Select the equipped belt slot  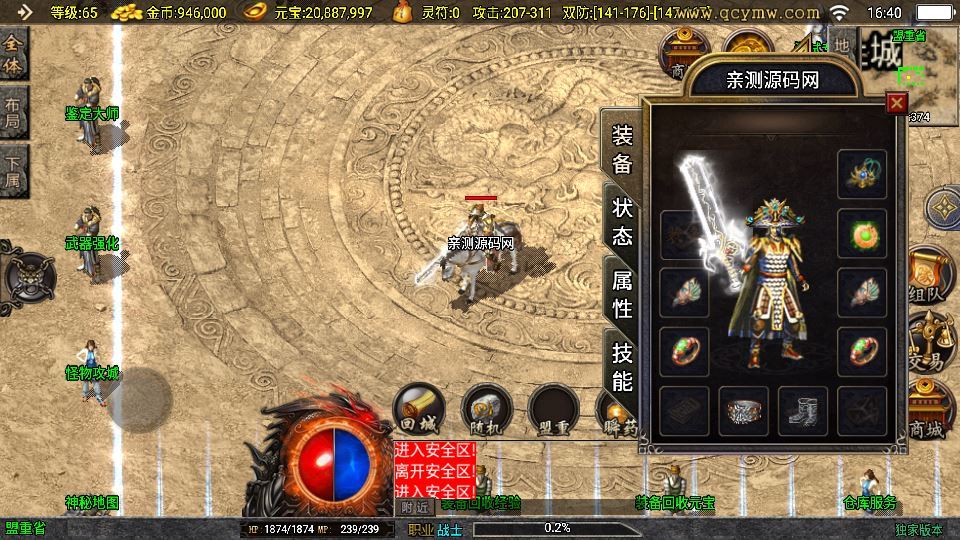coord(743,411)
